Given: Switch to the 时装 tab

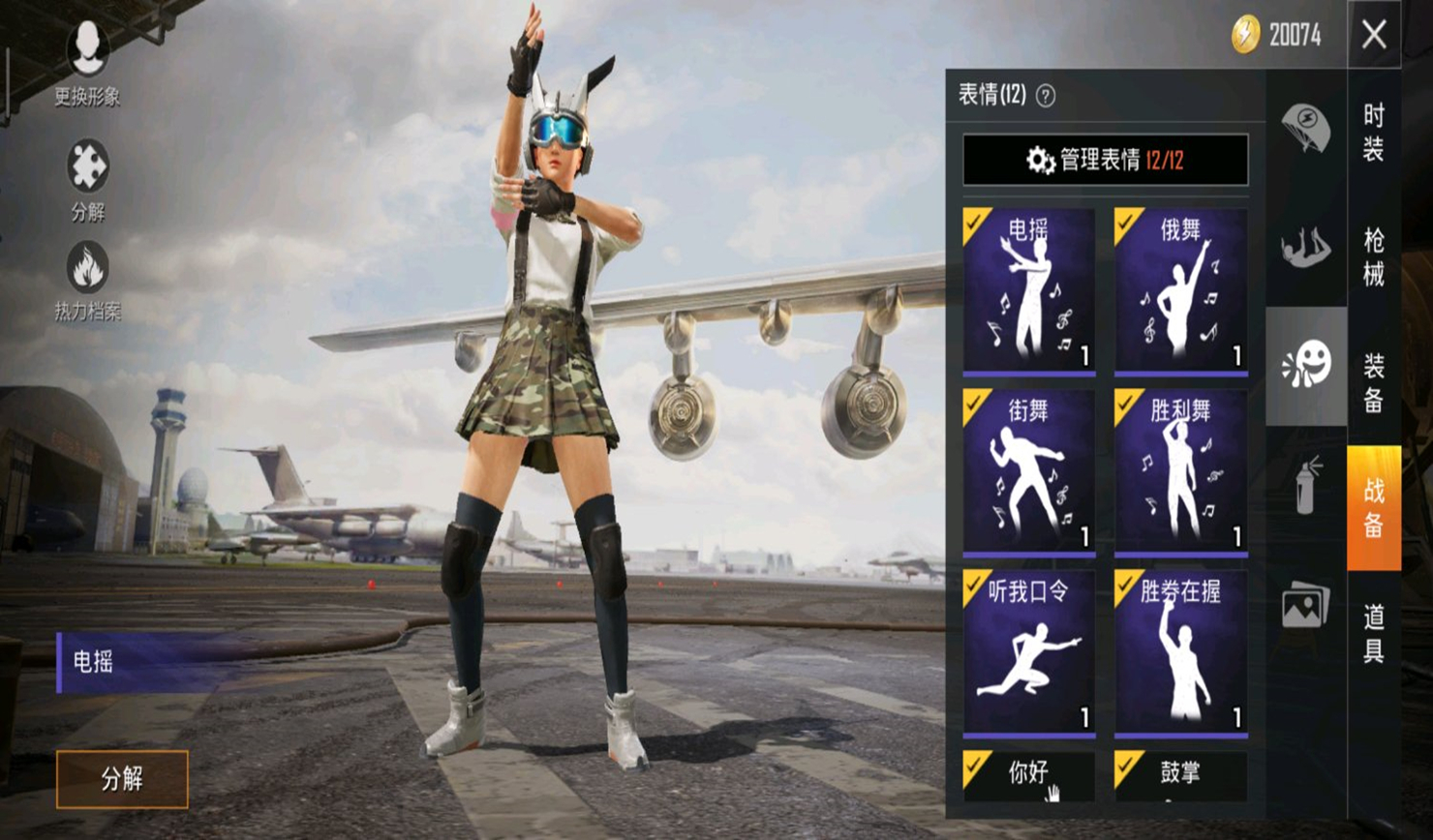Looking at the screenshot, I should pyautogui.click(x=1374, y=132).
